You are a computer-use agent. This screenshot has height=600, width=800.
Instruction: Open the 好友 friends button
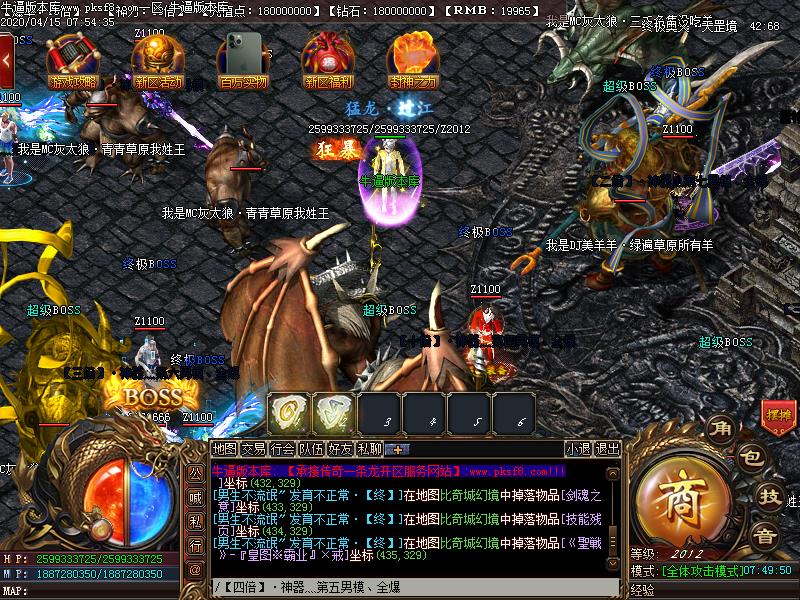[x=341, y=449]
